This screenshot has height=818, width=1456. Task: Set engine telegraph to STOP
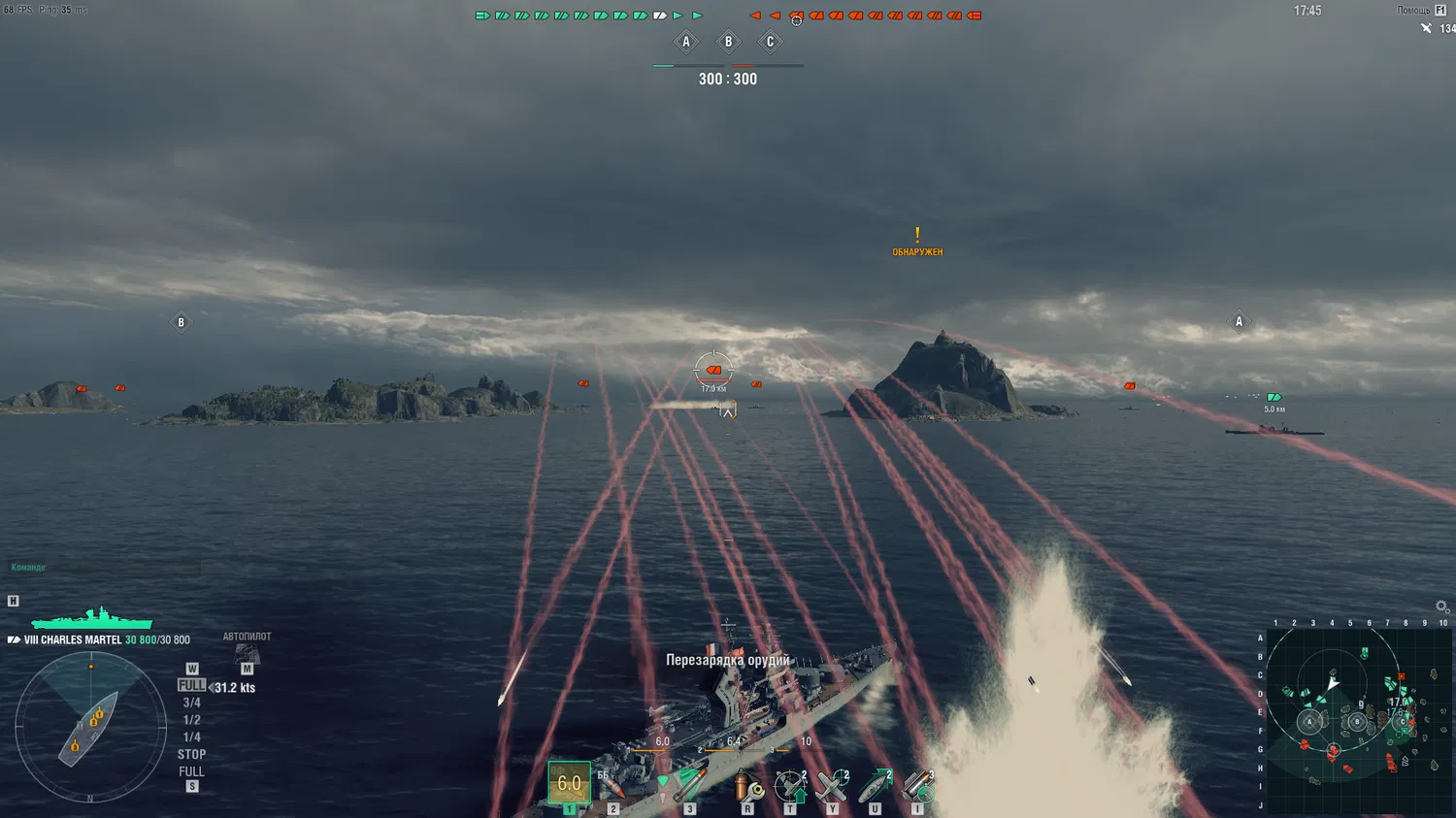point(191,754)
